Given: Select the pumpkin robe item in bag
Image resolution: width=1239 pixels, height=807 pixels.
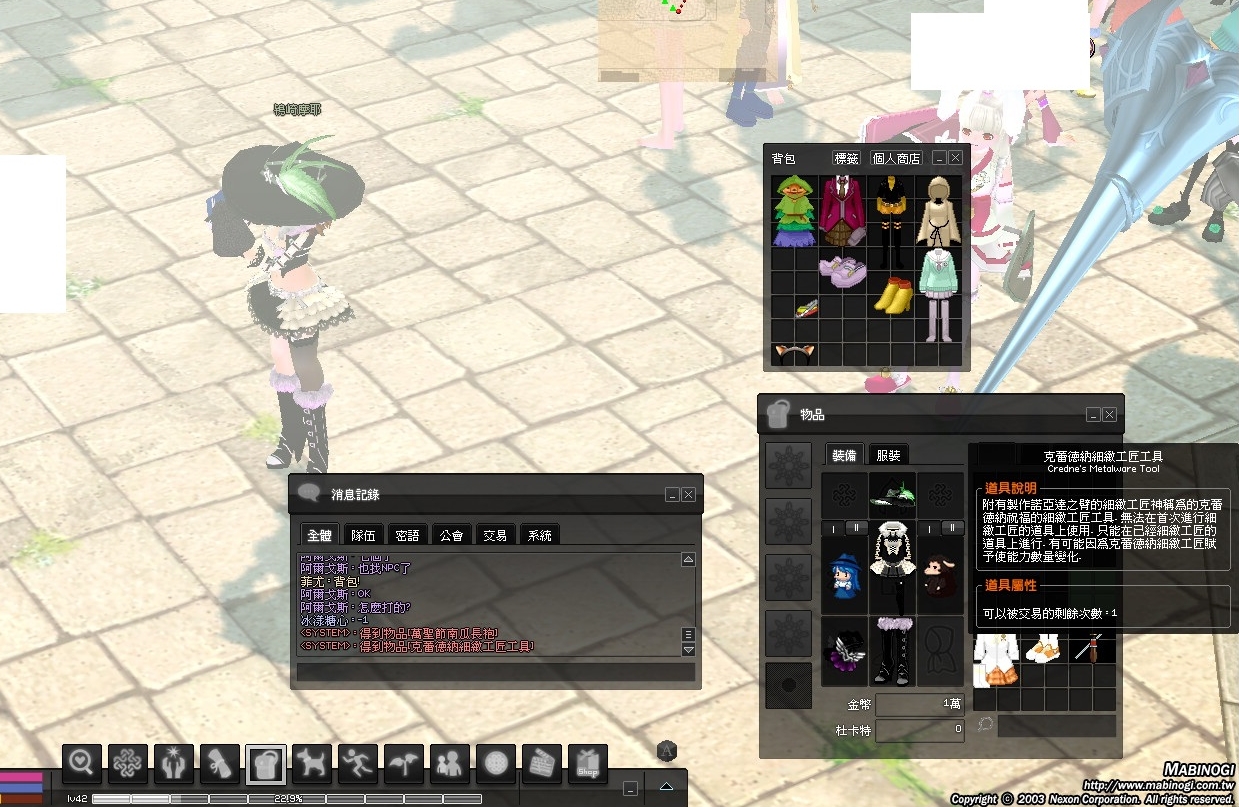Looking at the screenshot, I should [x=794, y=210].
